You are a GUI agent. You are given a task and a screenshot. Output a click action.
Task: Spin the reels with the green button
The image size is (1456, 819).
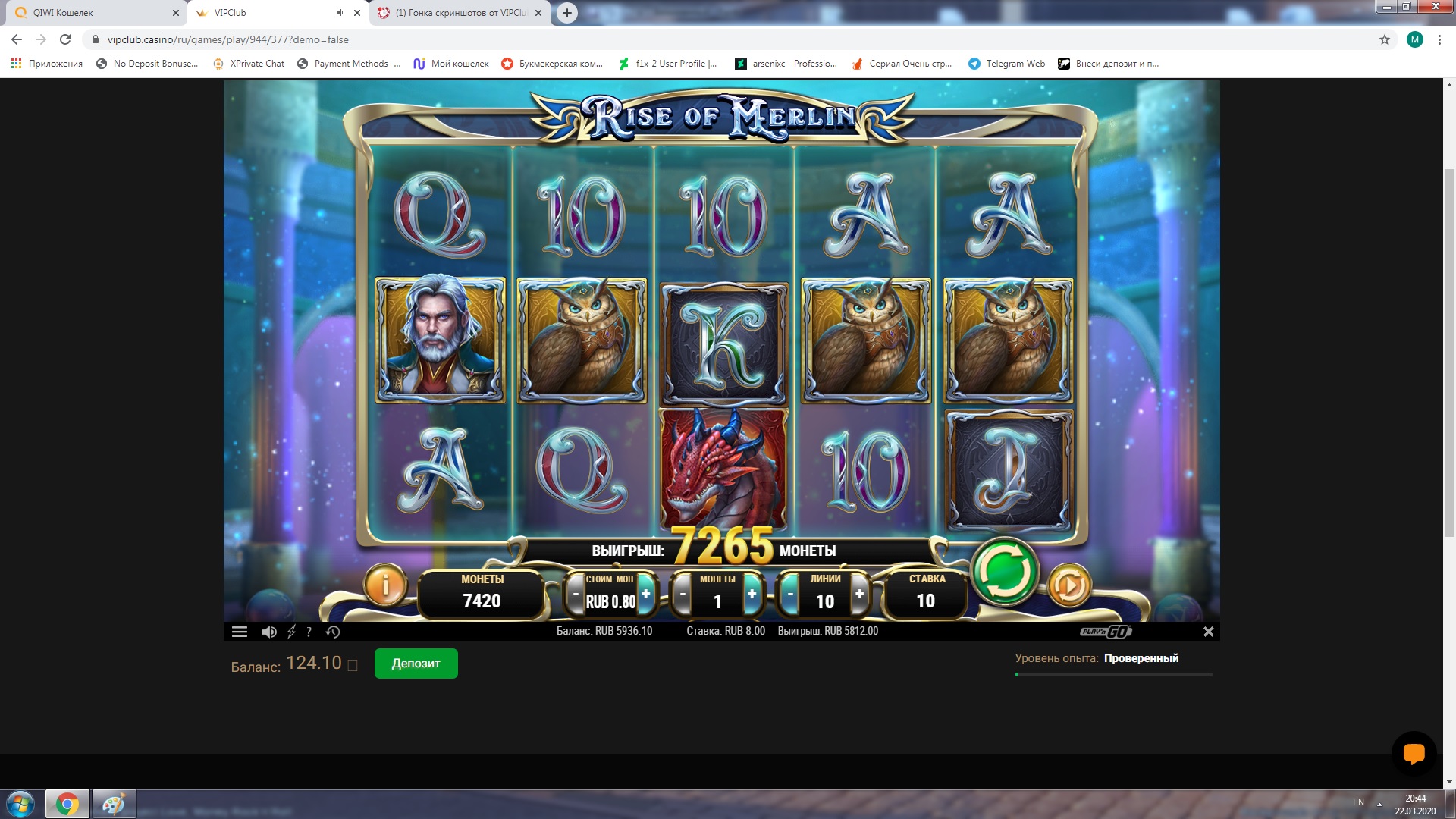(x=1004, y=572)
